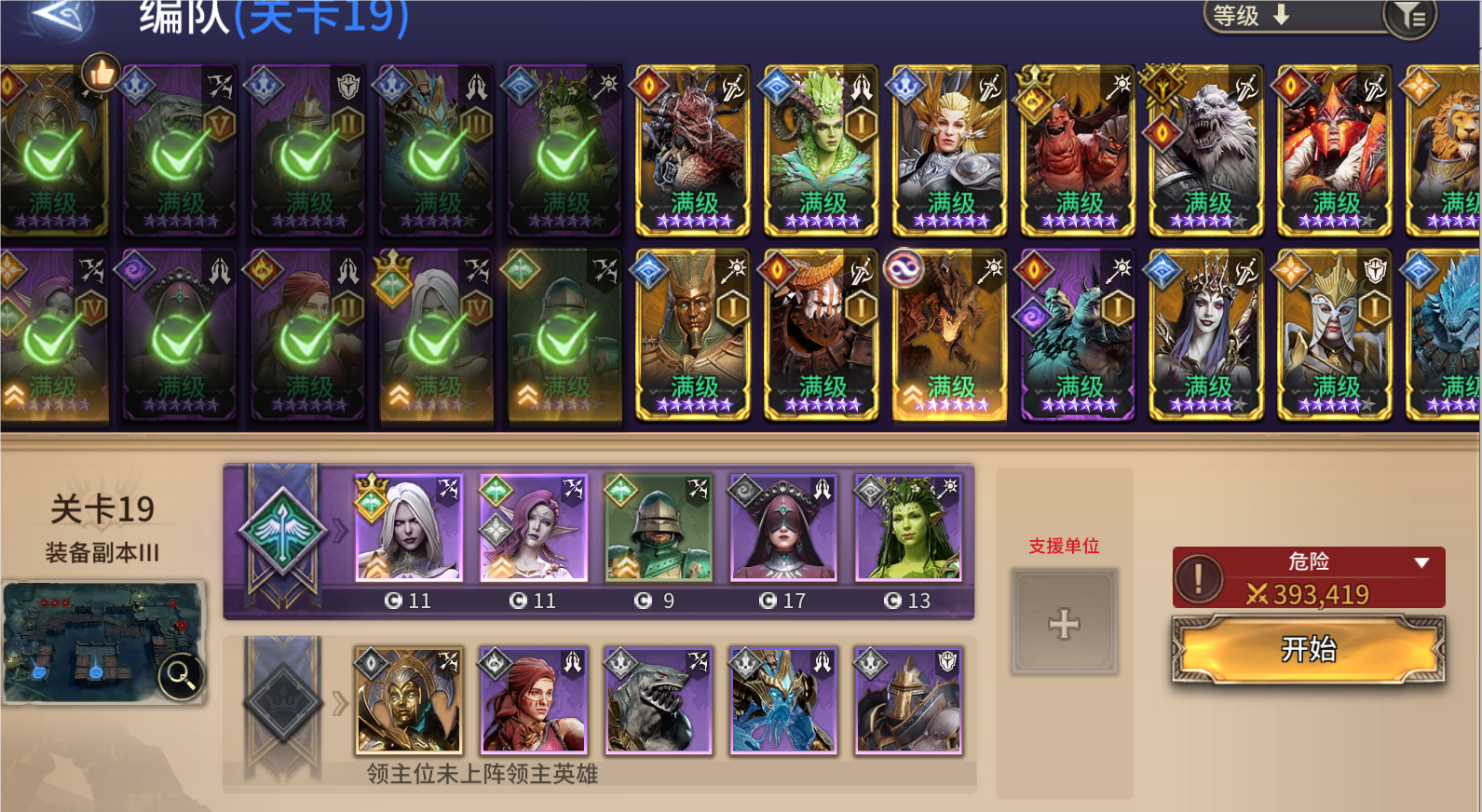This screenshot has width=1482, height=812.
Task: Click the stage 19 map preview thumbnail
Action: click(x=104, y=641)
